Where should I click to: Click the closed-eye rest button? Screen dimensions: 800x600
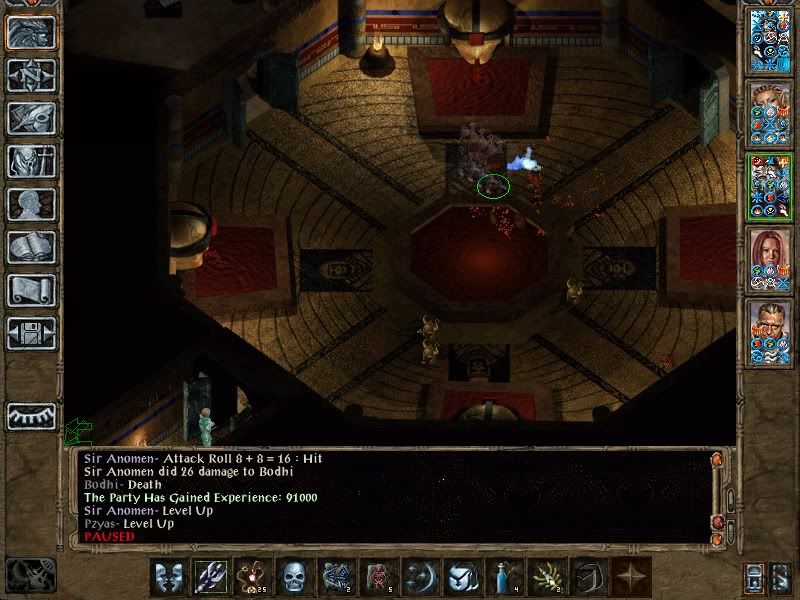tap(32, 416)
